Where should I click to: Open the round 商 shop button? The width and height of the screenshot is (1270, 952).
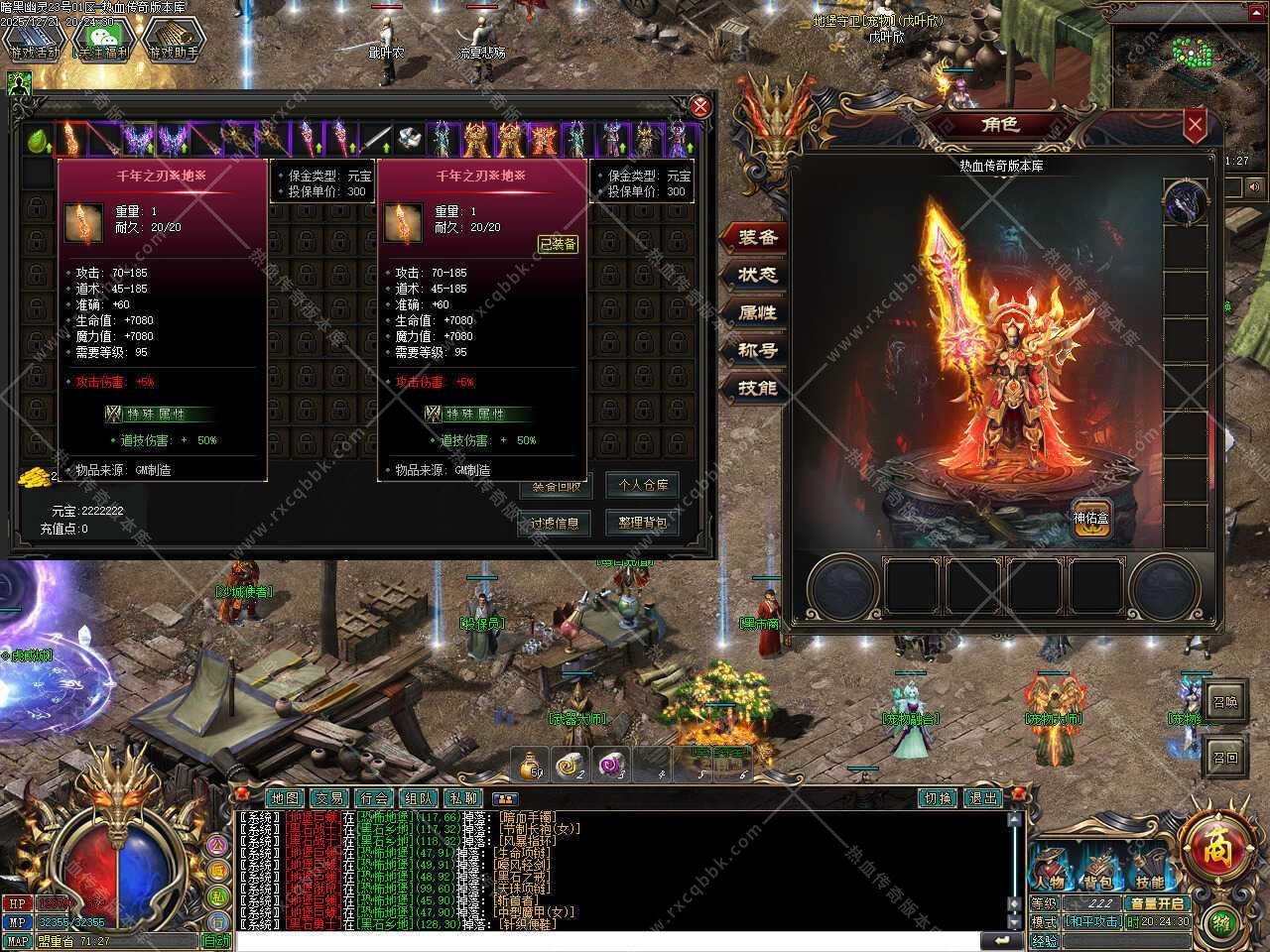point(1215,848)
